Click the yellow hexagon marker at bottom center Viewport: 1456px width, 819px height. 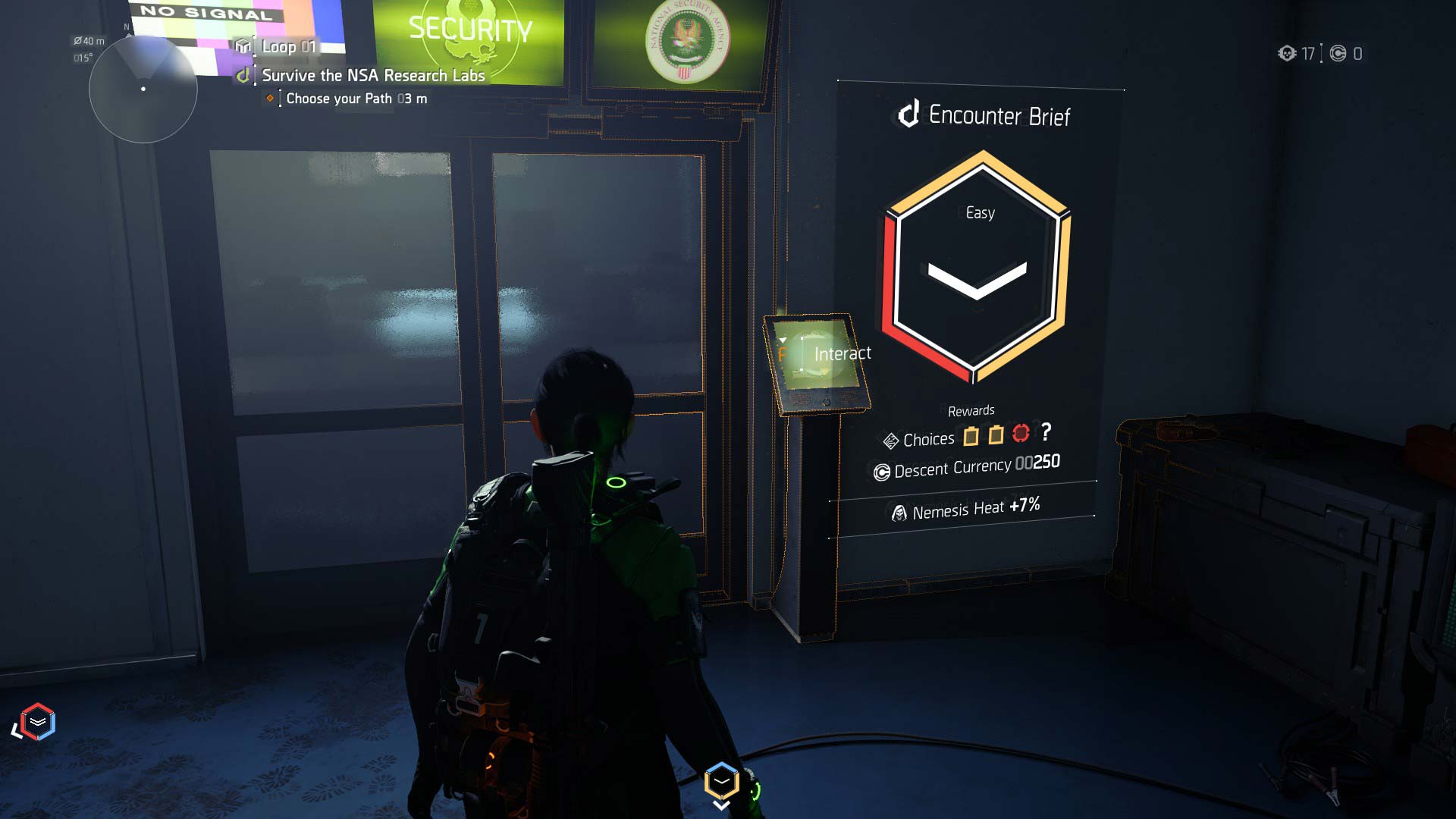click(x=721, y=781)
